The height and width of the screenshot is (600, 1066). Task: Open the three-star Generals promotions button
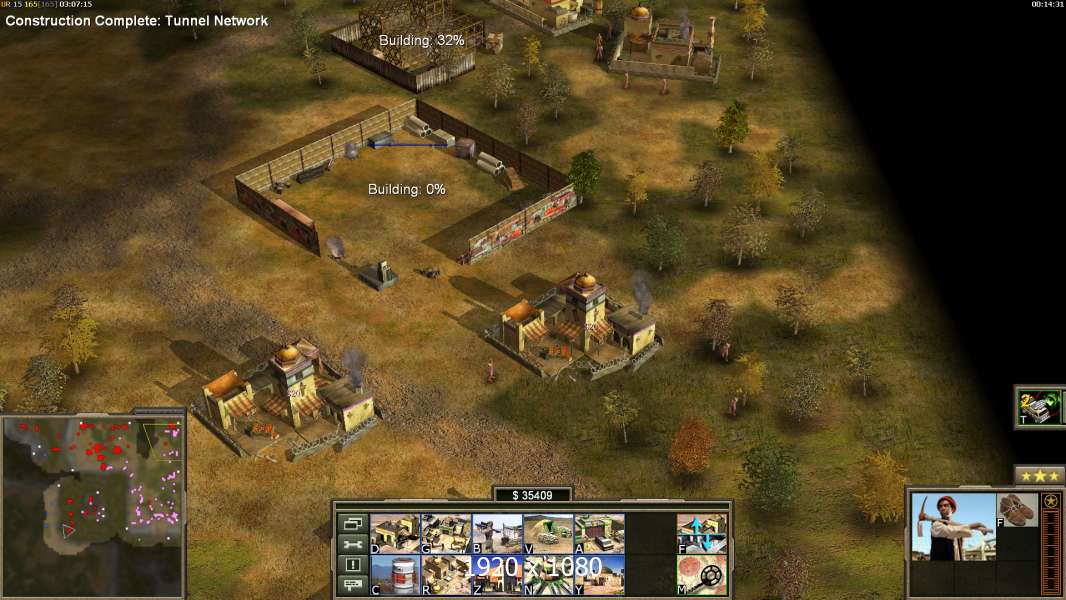(x=1039, y=476)
